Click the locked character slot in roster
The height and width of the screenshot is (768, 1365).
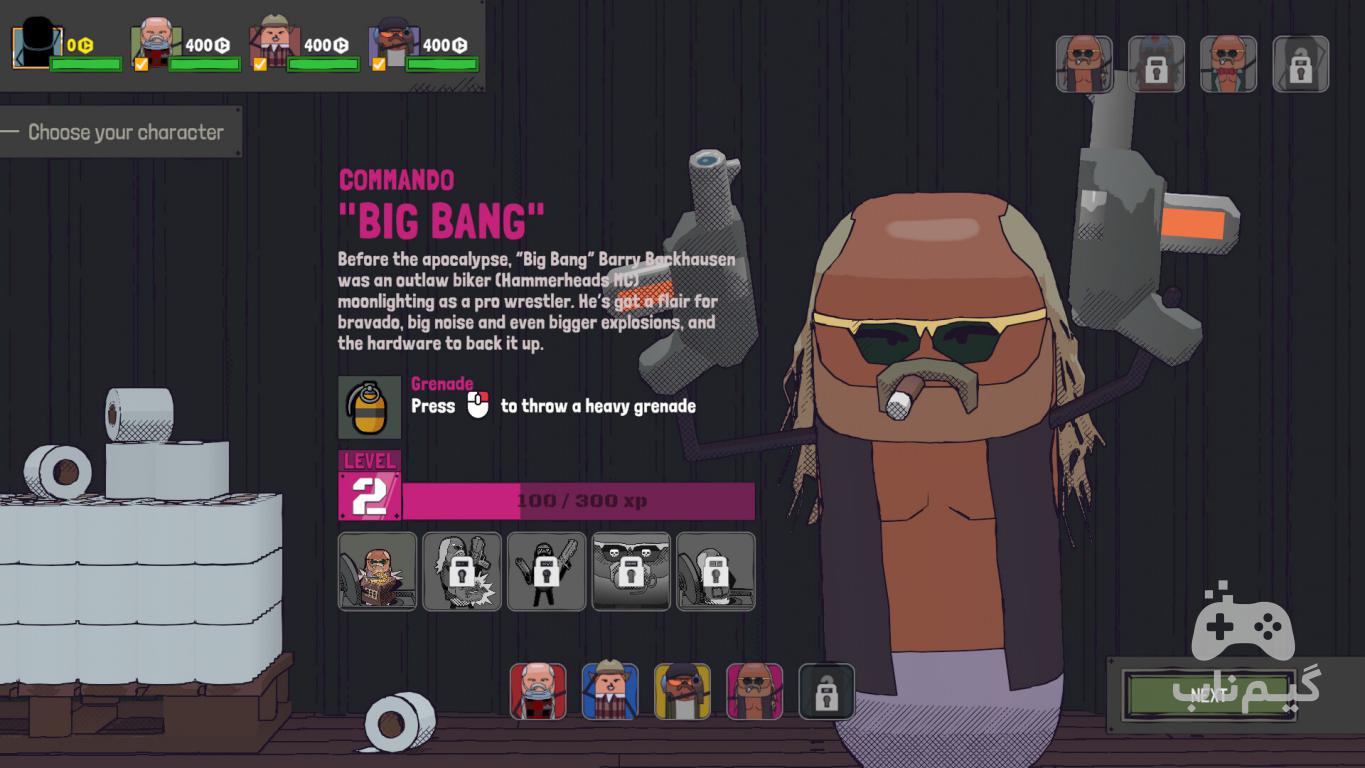(x=826, y=691)
